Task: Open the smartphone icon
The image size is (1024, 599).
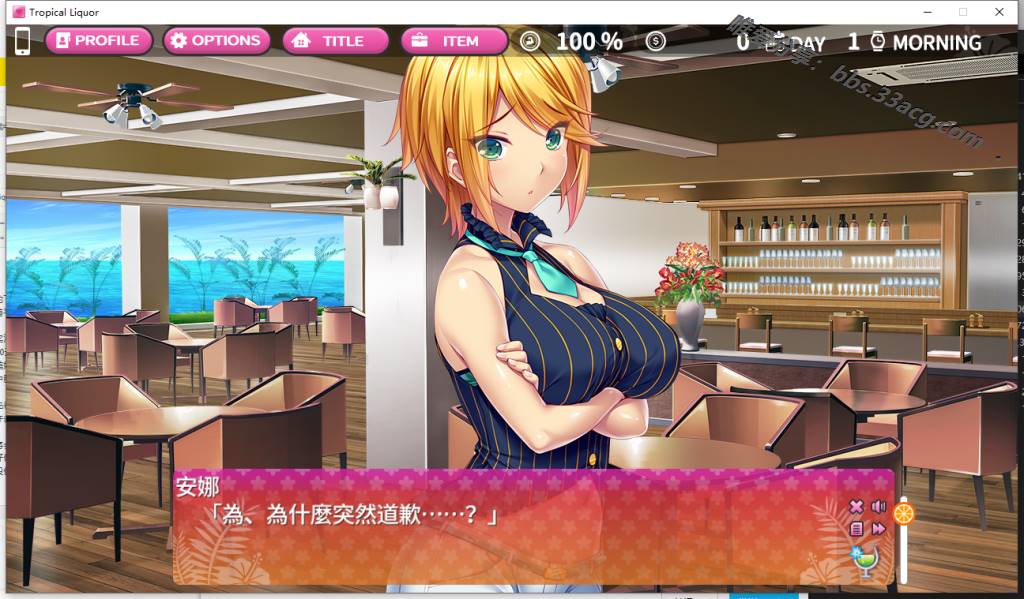Action: [x=22, y=41]
